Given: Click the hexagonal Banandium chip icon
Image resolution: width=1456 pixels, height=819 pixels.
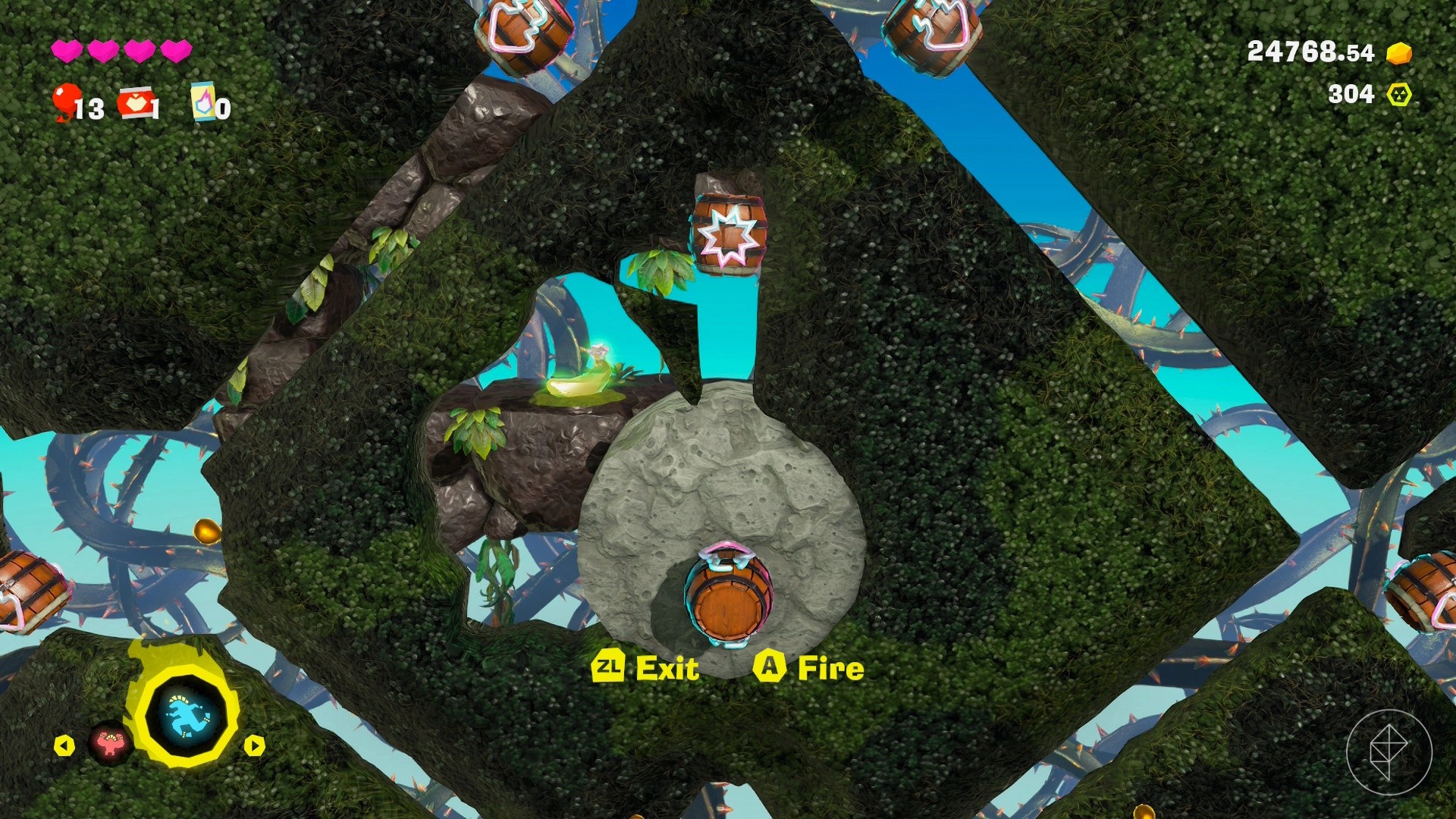Looking at the screenshot, I should 1399,95.
